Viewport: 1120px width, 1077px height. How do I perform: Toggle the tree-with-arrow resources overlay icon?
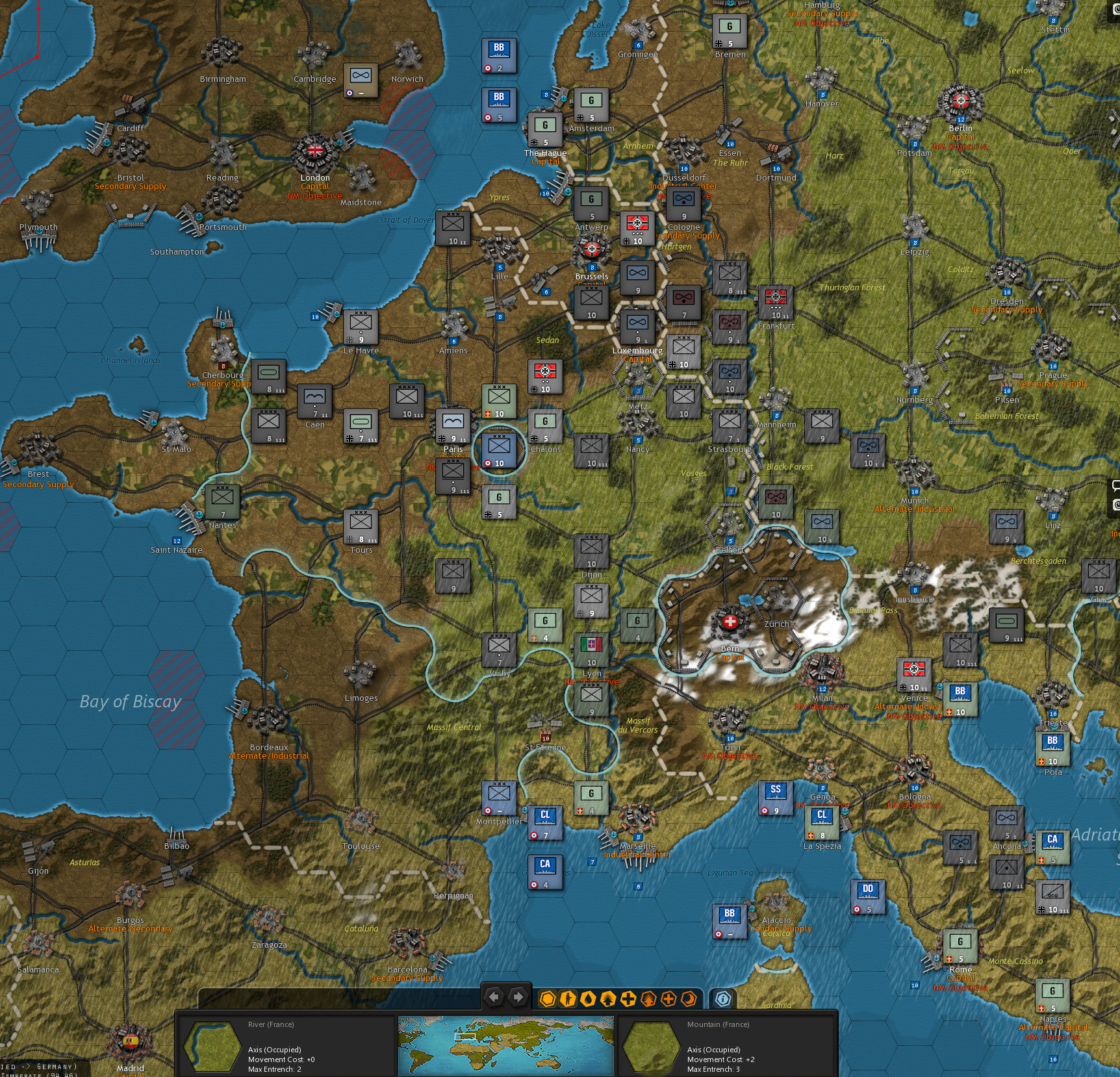pyautogui.click(x=648, y=999)
